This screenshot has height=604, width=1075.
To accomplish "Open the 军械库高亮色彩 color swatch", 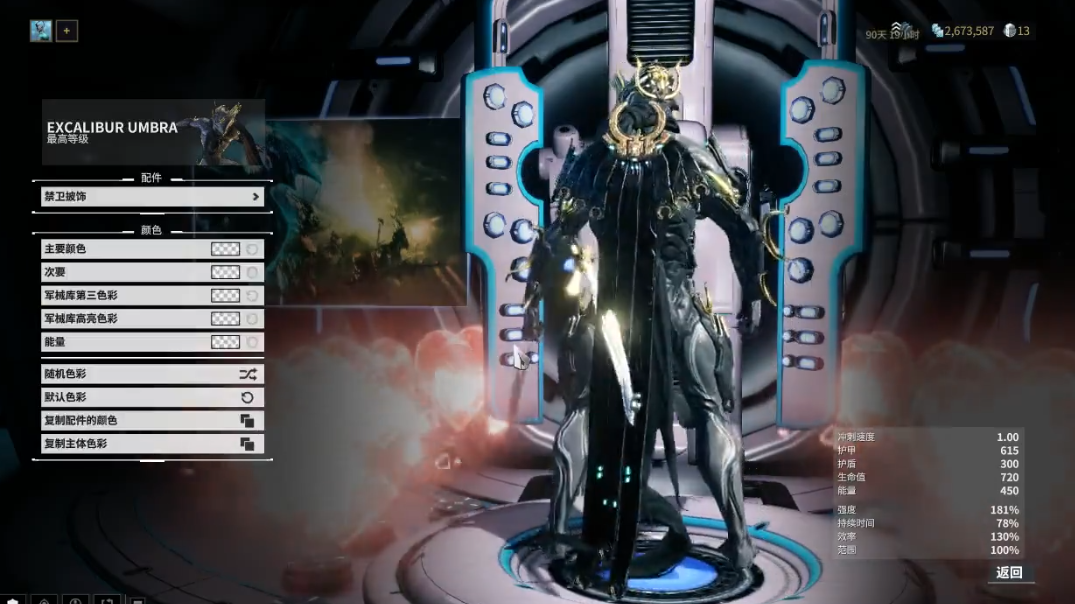I will [x=225, y=319].
